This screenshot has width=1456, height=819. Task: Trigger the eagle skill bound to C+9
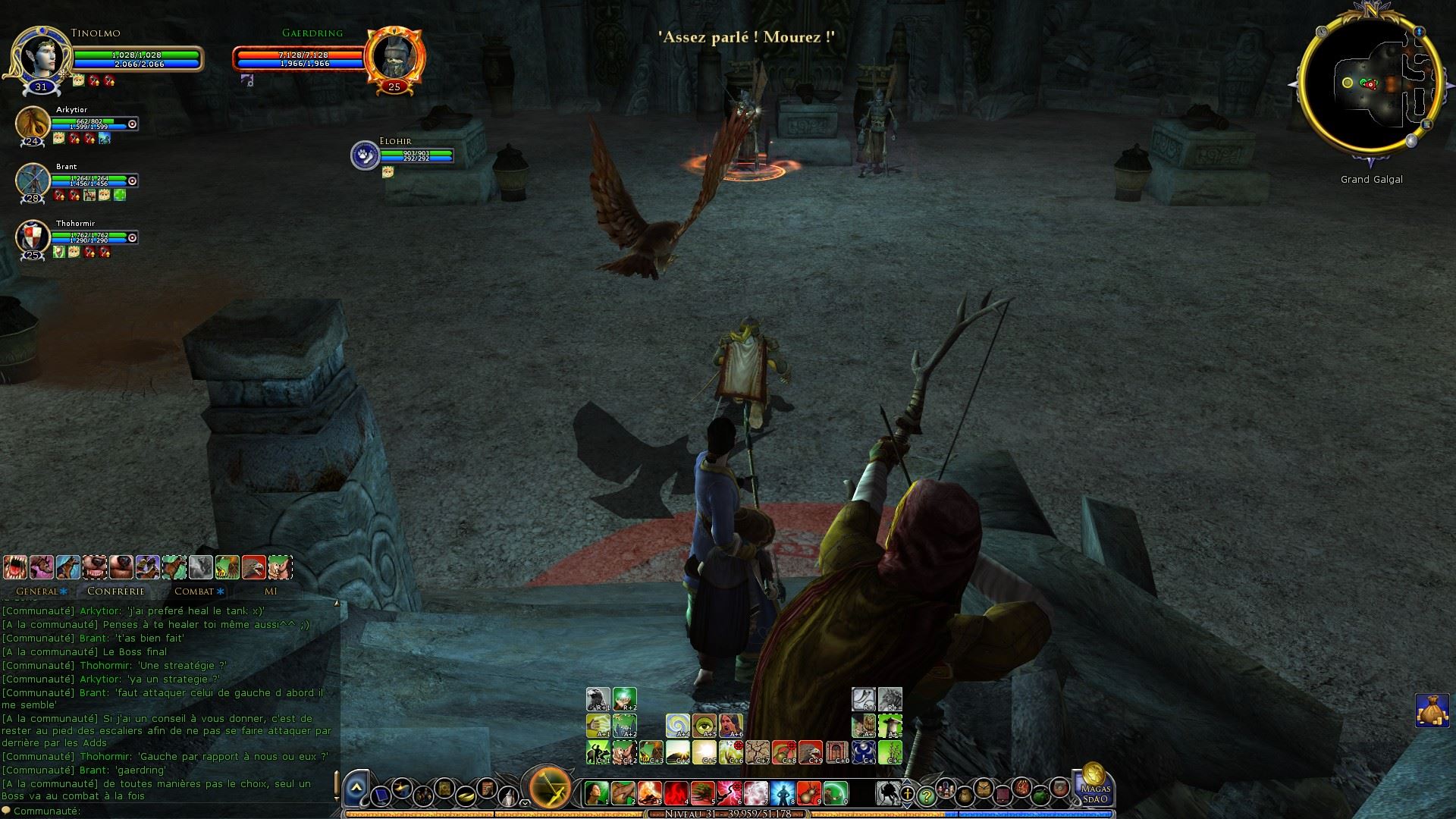click(x=811, y=752)
